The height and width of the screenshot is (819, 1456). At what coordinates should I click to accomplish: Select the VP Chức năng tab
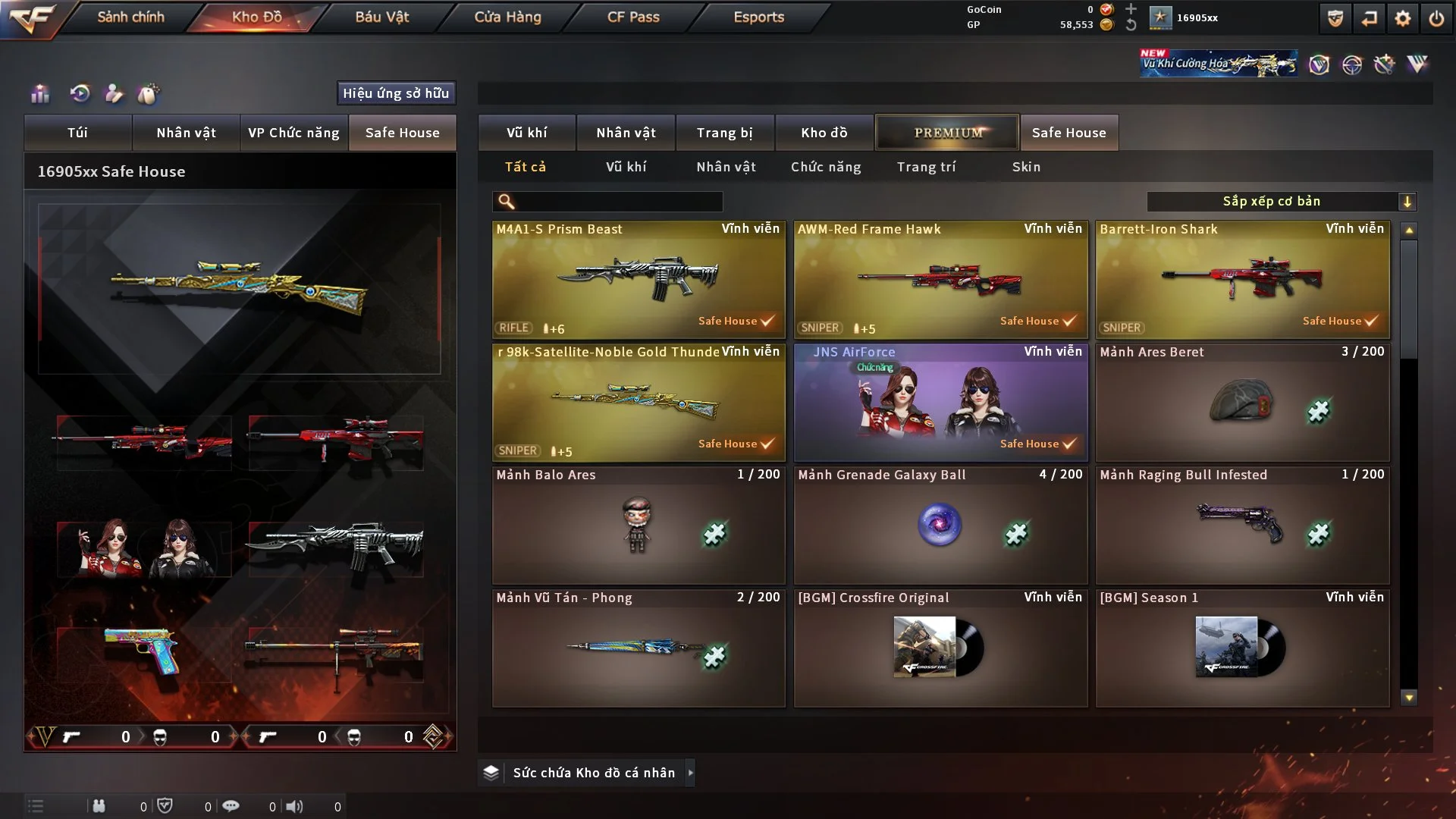pyautogui.click(x=293, y=133)
